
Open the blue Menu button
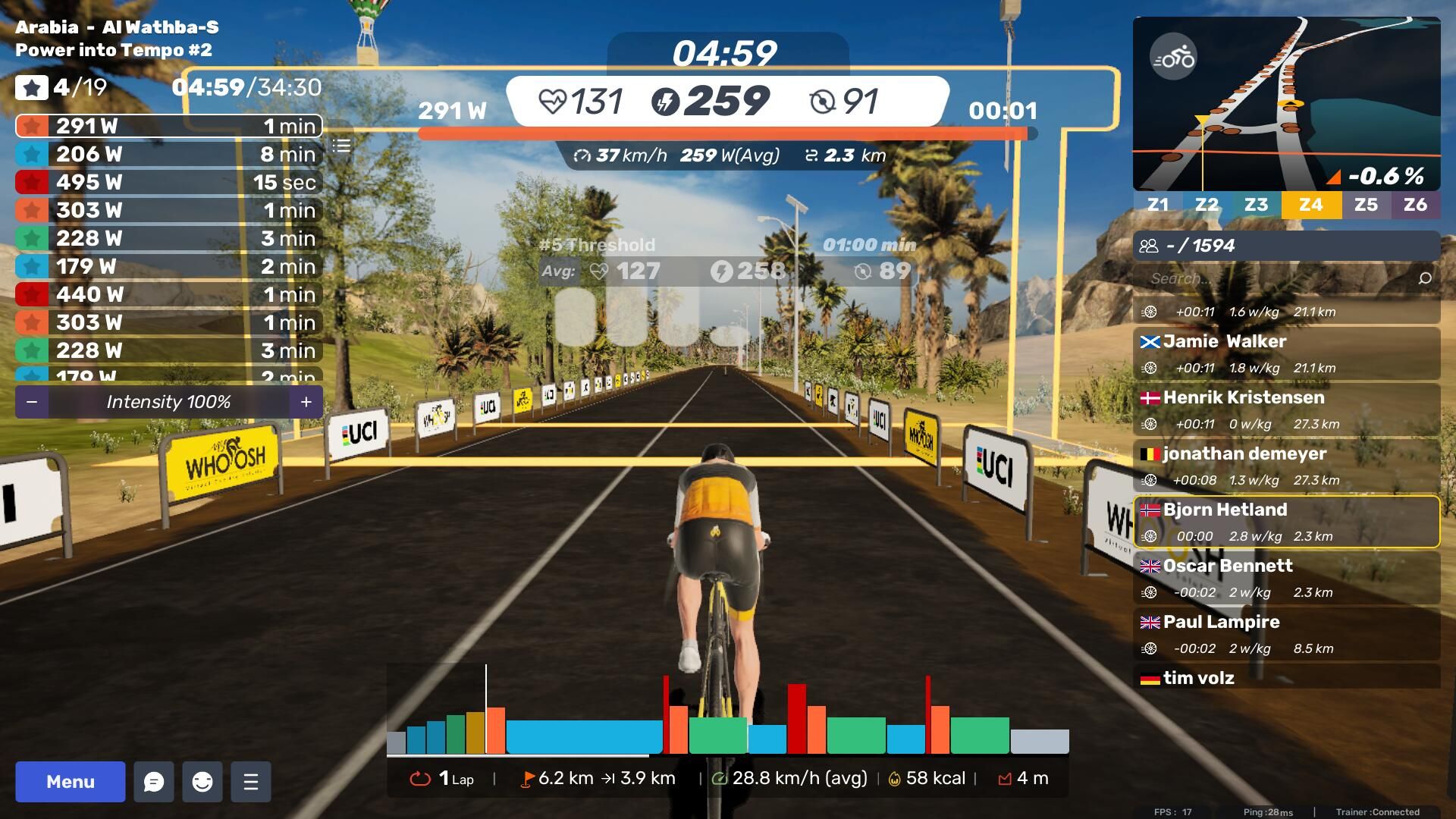[70, 782]
